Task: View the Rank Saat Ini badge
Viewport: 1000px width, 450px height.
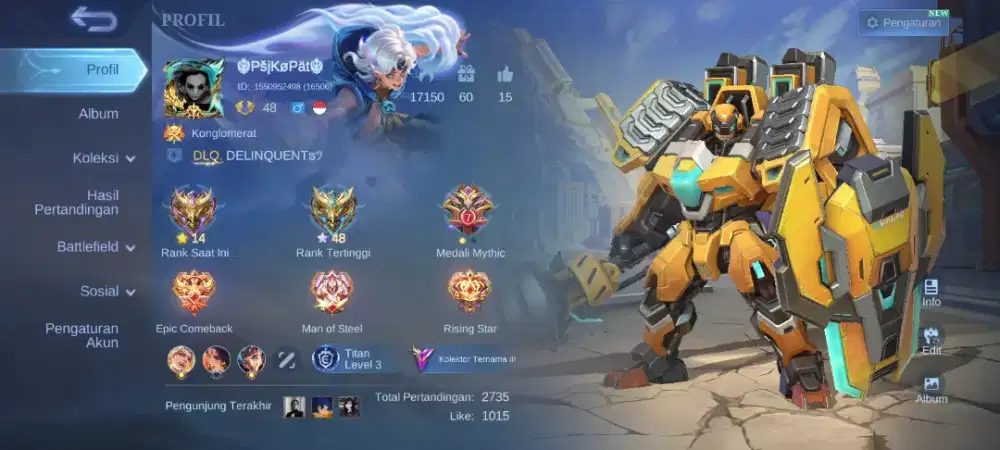Action: [194, 211]
